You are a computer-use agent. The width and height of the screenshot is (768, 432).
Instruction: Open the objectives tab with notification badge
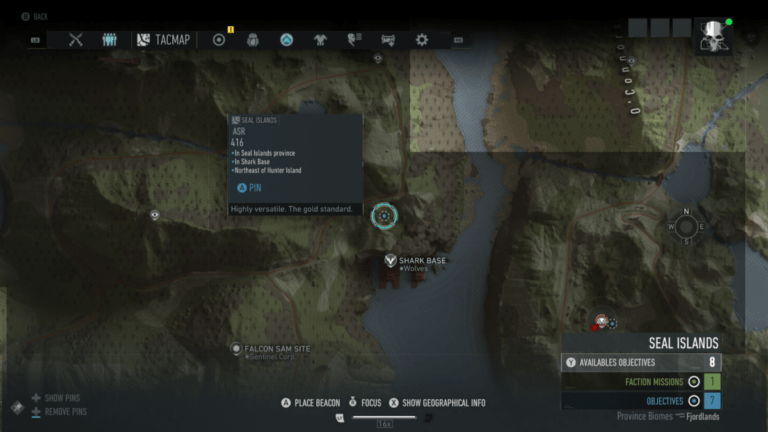click(x=220, y=40)
